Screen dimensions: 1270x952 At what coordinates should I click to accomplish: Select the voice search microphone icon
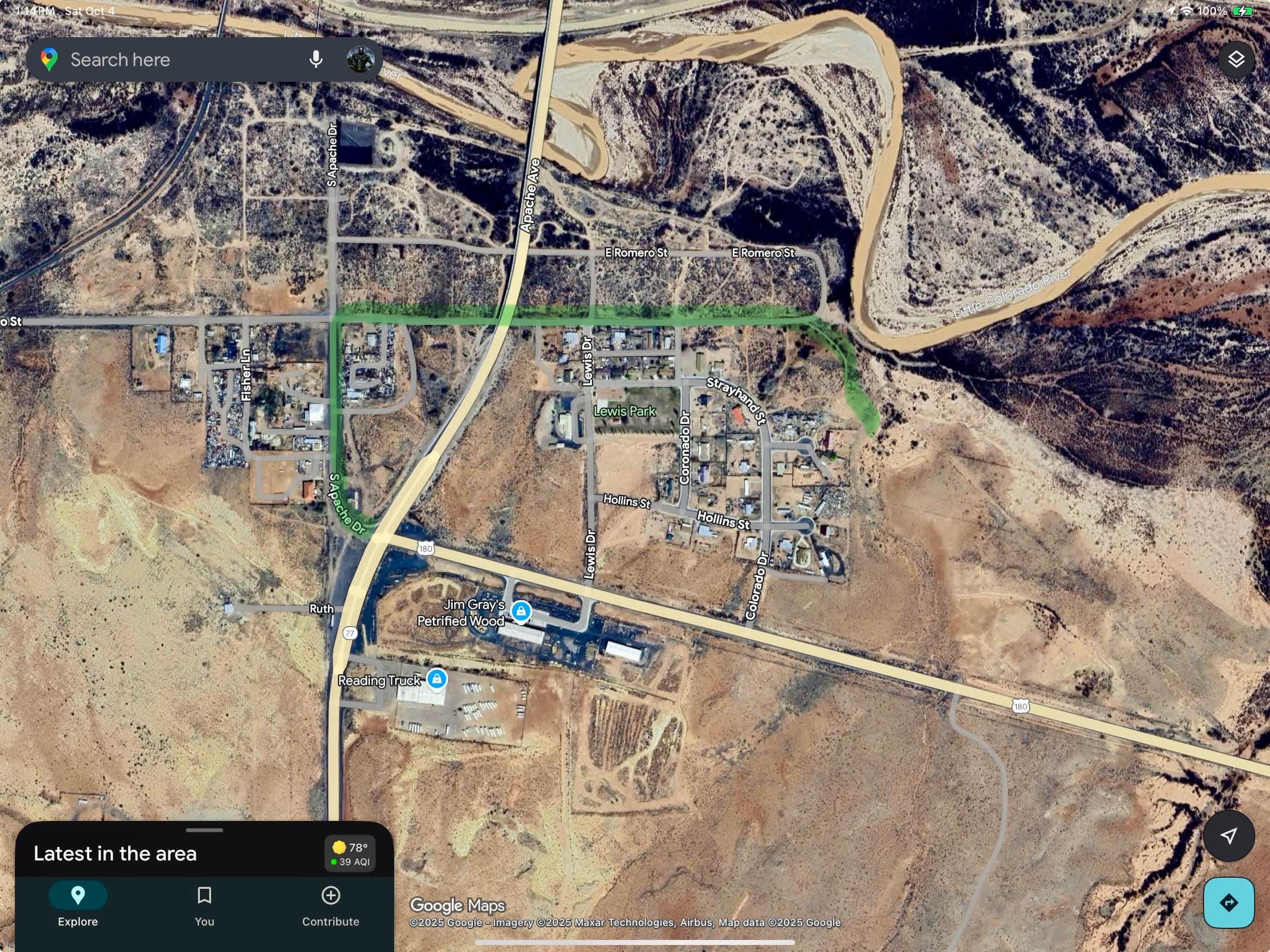point(315,59)
